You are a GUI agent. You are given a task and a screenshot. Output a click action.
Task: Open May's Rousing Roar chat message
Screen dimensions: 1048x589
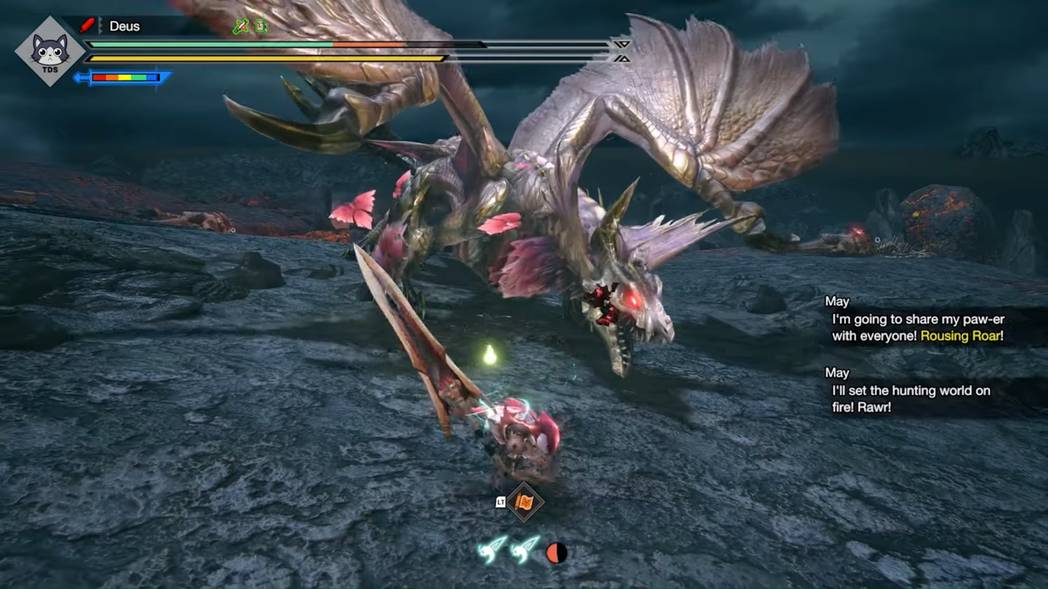pos(917,327)
